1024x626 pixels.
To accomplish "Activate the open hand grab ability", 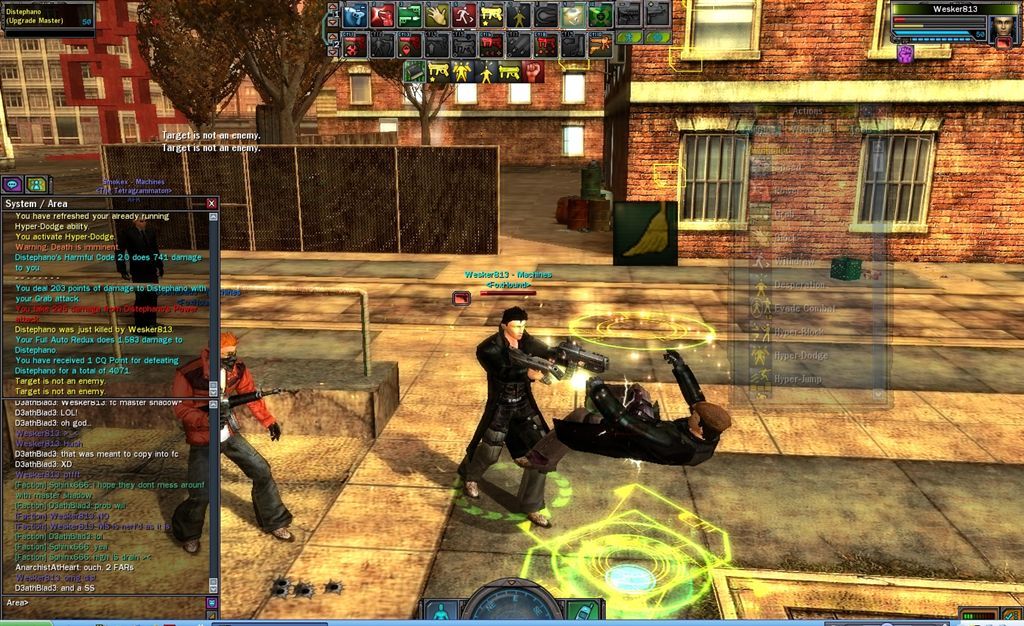I will [437, 15].
